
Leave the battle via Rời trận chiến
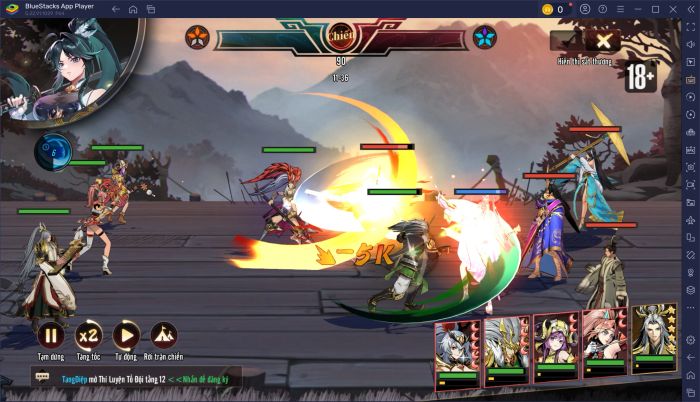[x=164, y=336]
